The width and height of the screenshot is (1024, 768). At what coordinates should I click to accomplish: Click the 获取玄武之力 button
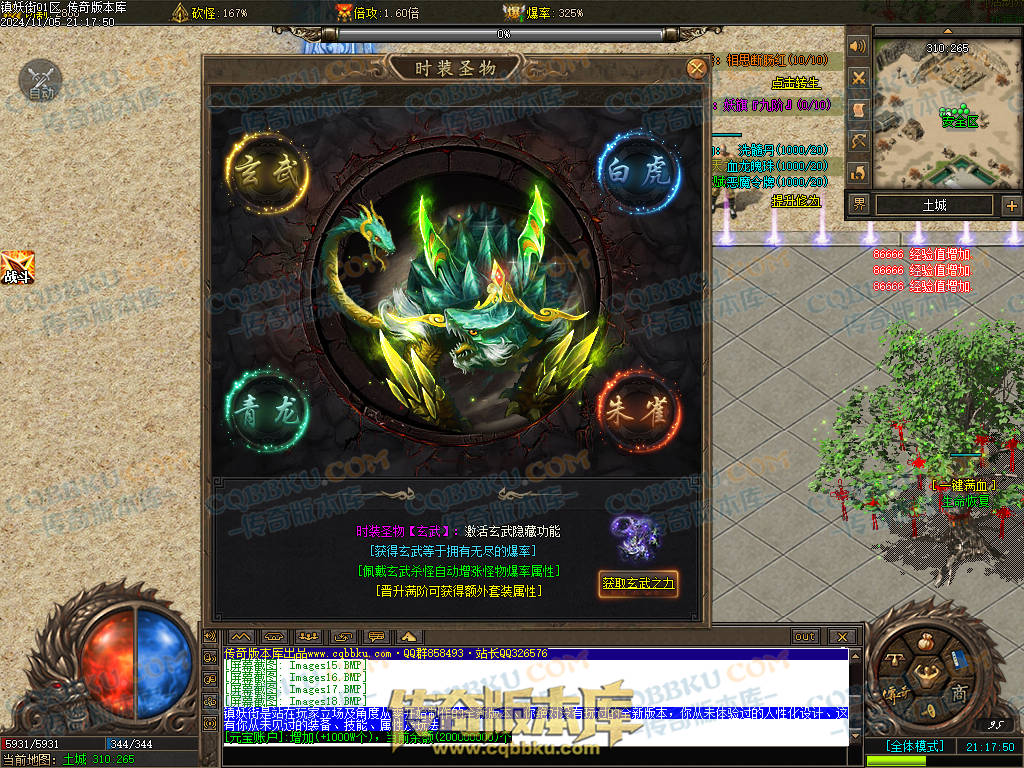click(x=638, y=583)
